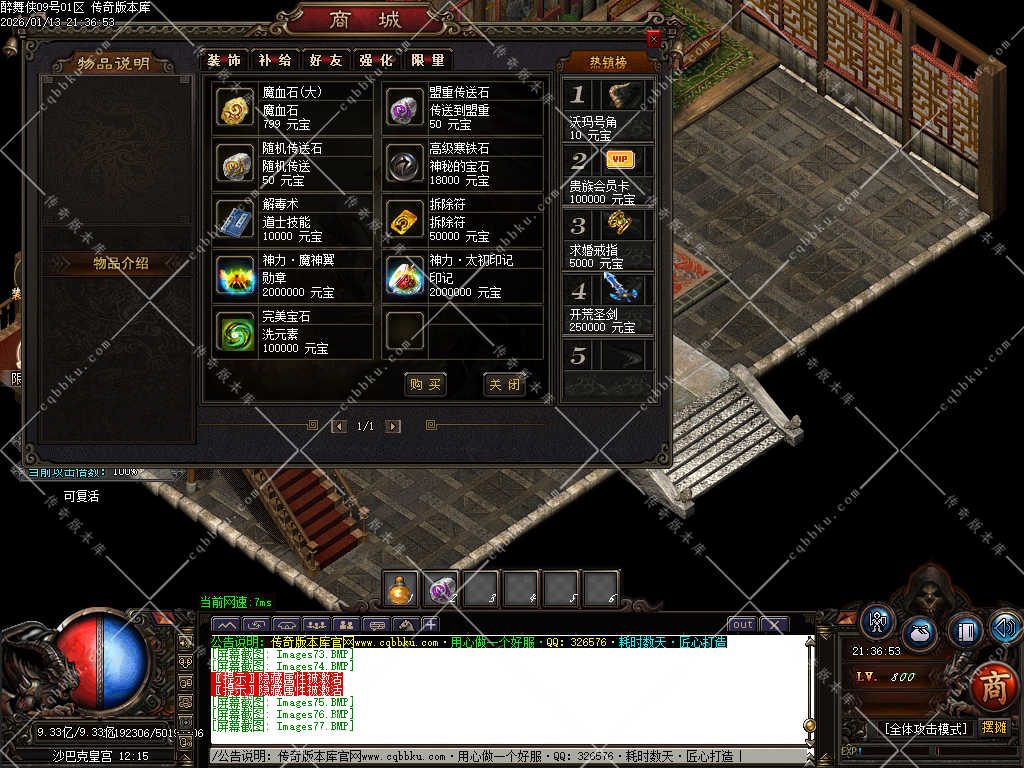
Task: Pick the 高级寒铁石 item
Action: coord(405,164)
